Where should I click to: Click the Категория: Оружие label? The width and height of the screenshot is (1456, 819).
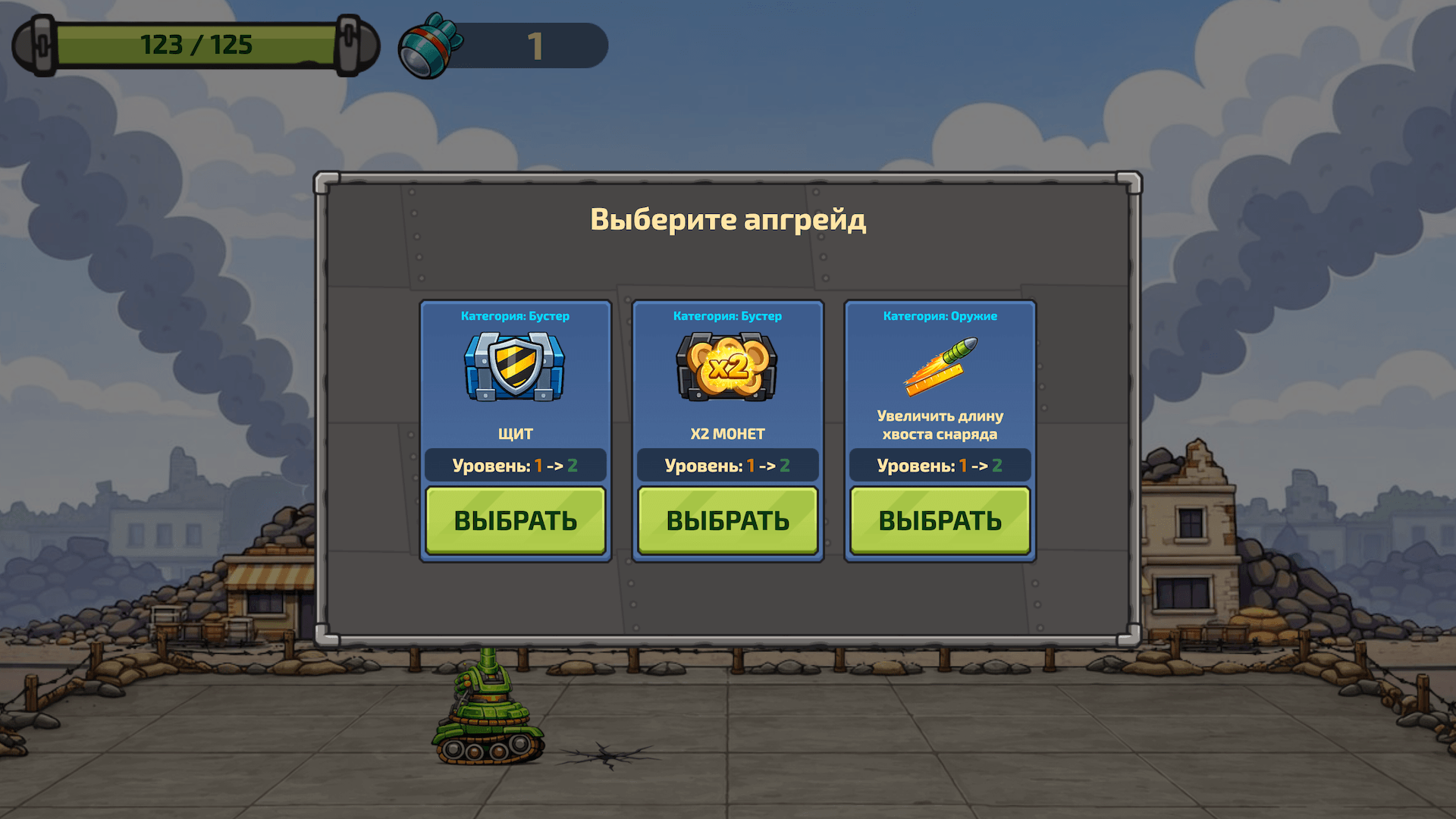940,316
